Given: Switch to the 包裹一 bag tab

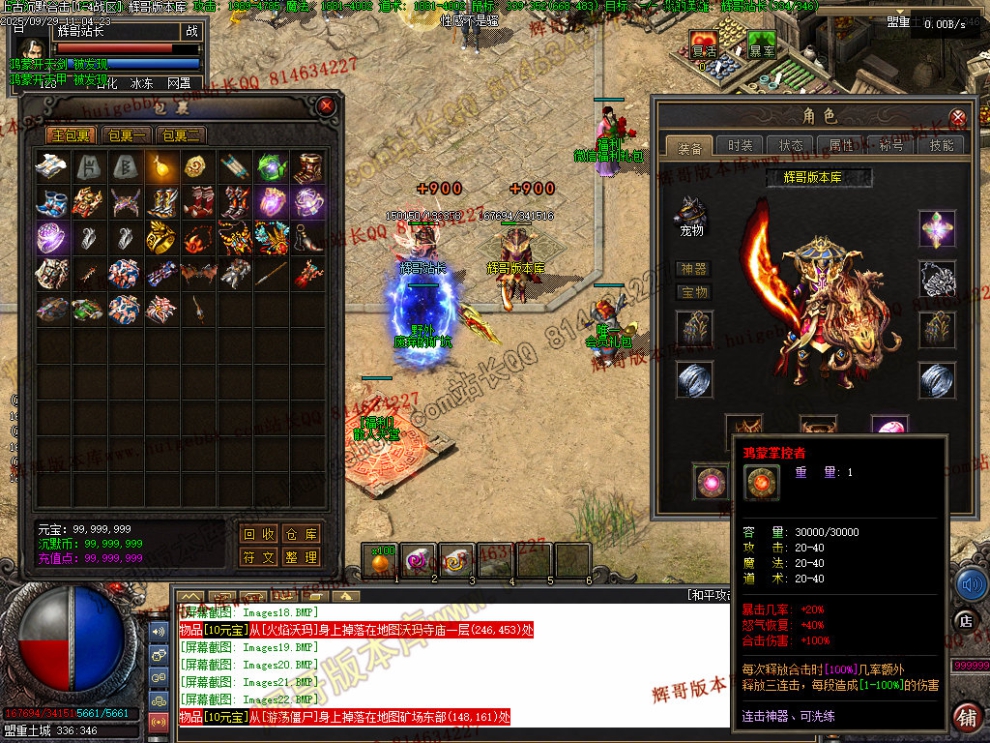Looking at the screenshot, I should tap(127, 135).
